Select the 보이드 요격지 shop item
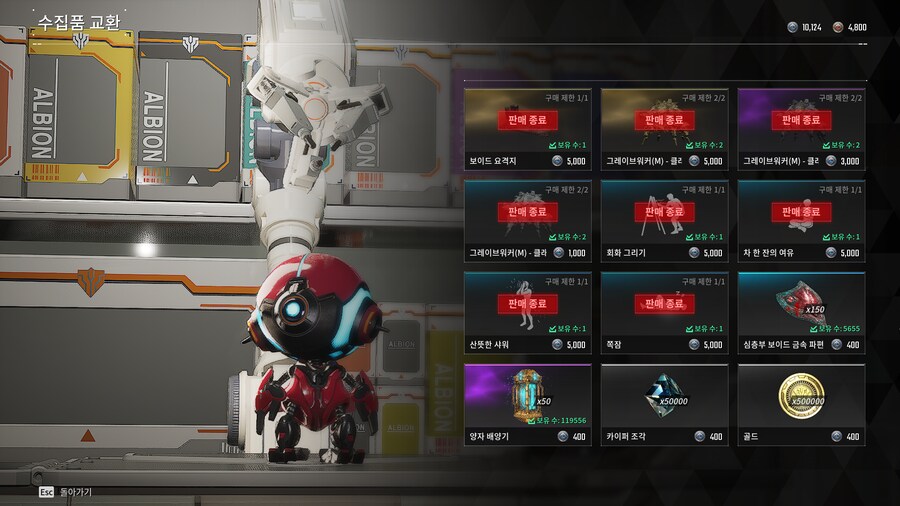Image resolution: width=900 pixels, height=506 pixels. 528,128
